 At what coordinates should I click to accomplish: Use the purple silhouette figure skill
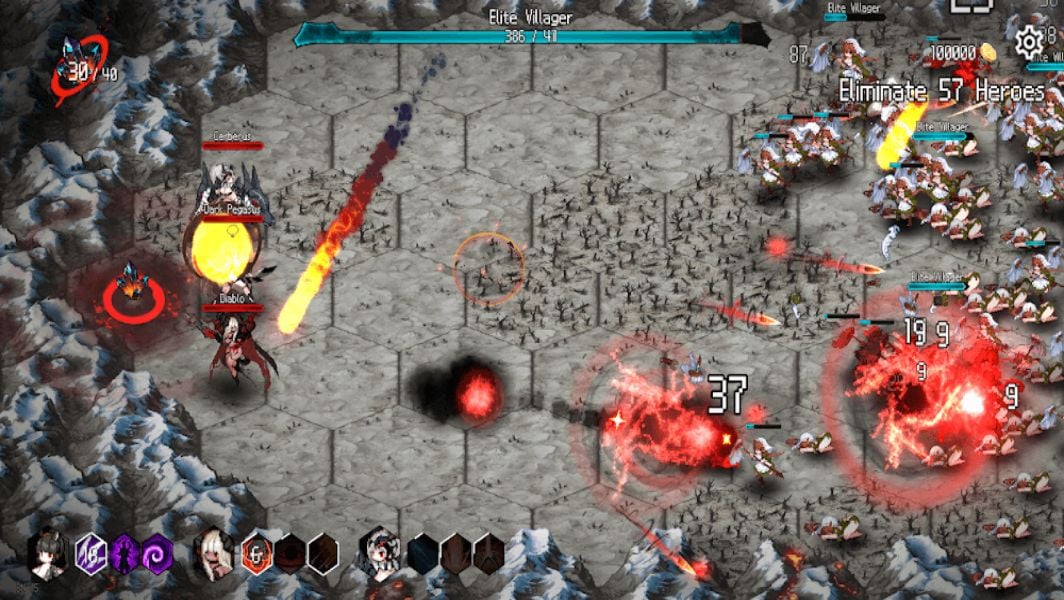(124, 553)
